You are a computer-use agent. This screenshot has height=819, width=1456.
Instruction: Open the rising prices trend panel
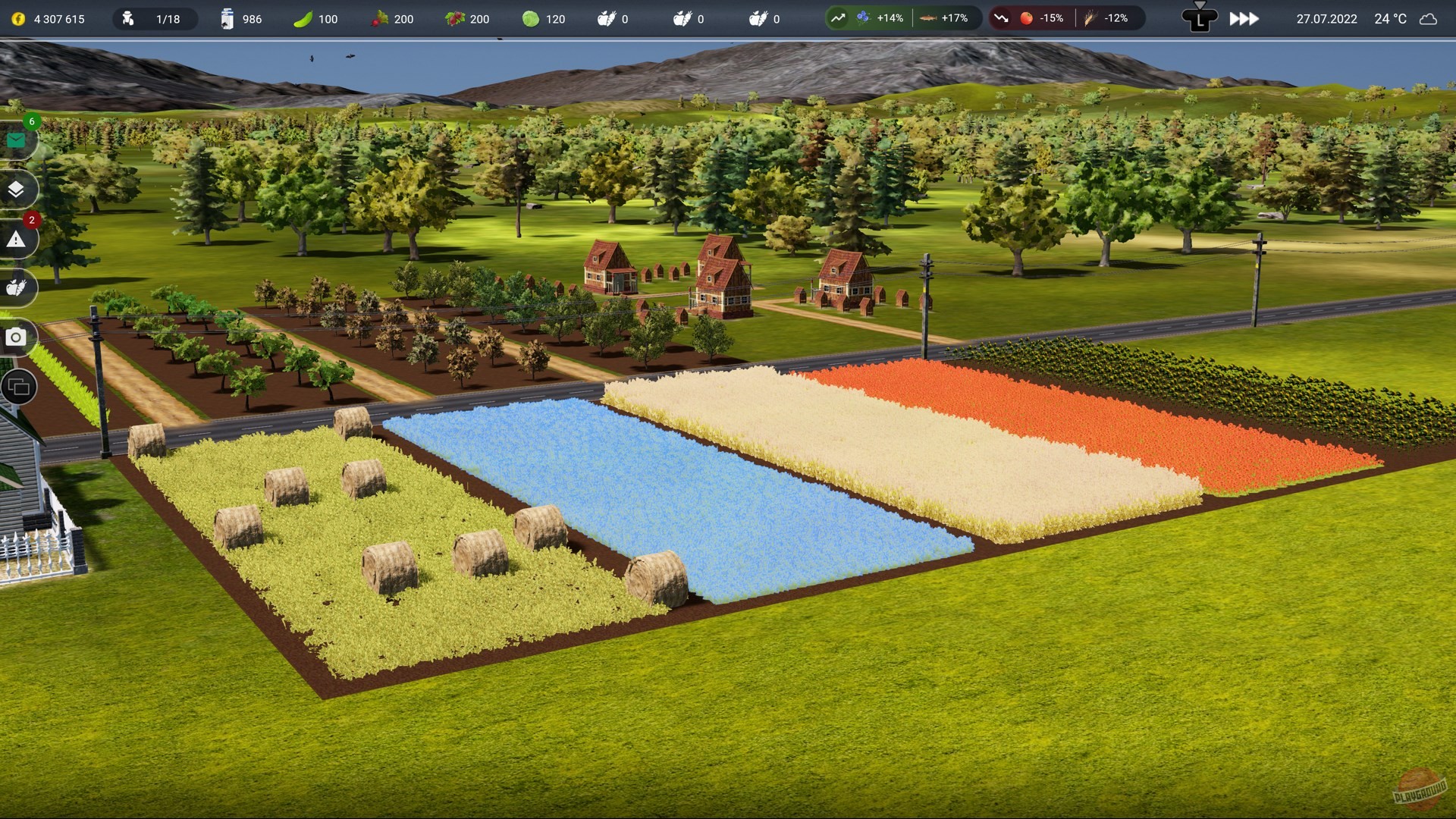point(839,17)
